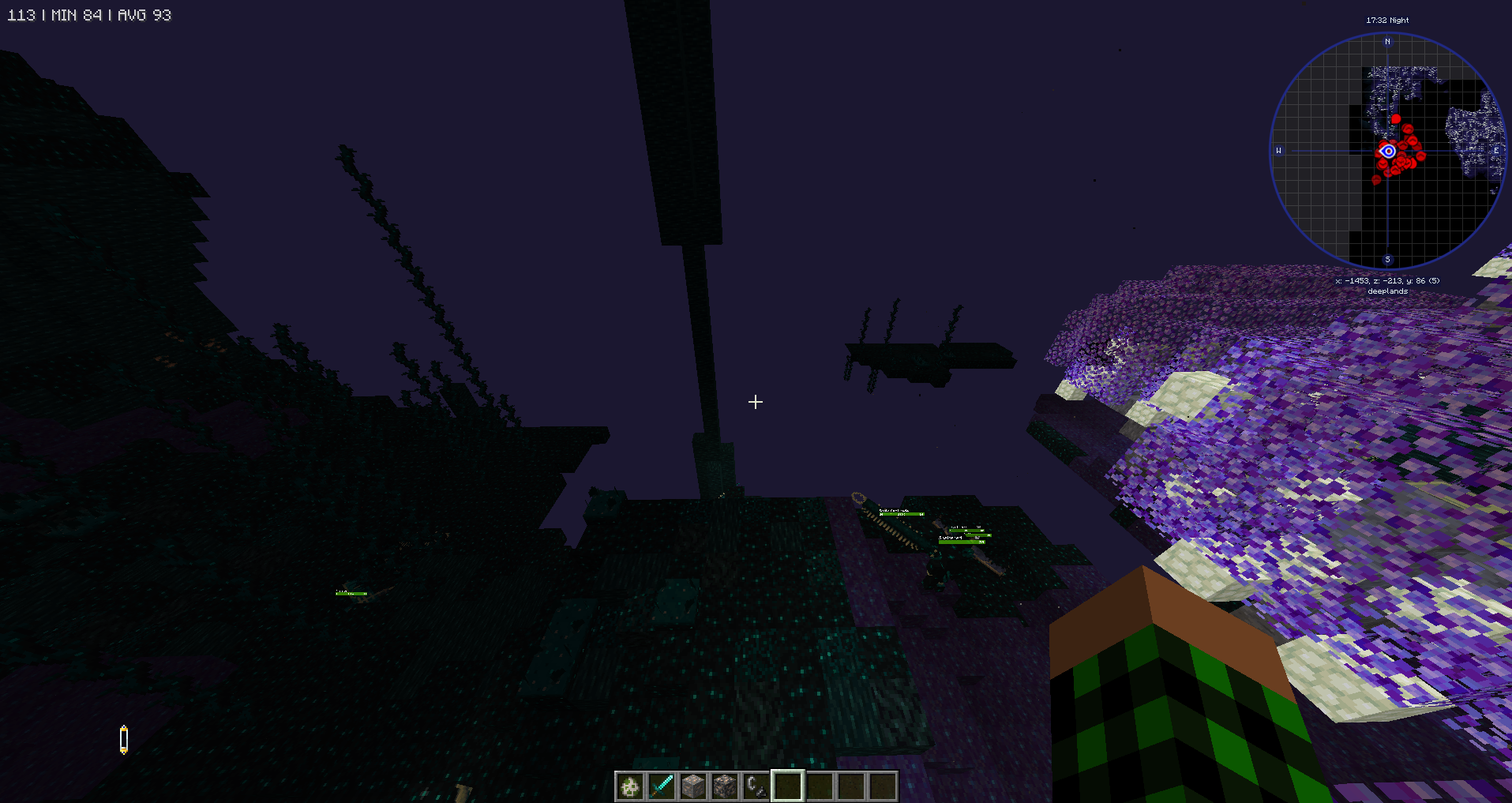Select the diamond sword hotbar slot
Viewport: 1512px width, 803px height.
click(661, 786)
